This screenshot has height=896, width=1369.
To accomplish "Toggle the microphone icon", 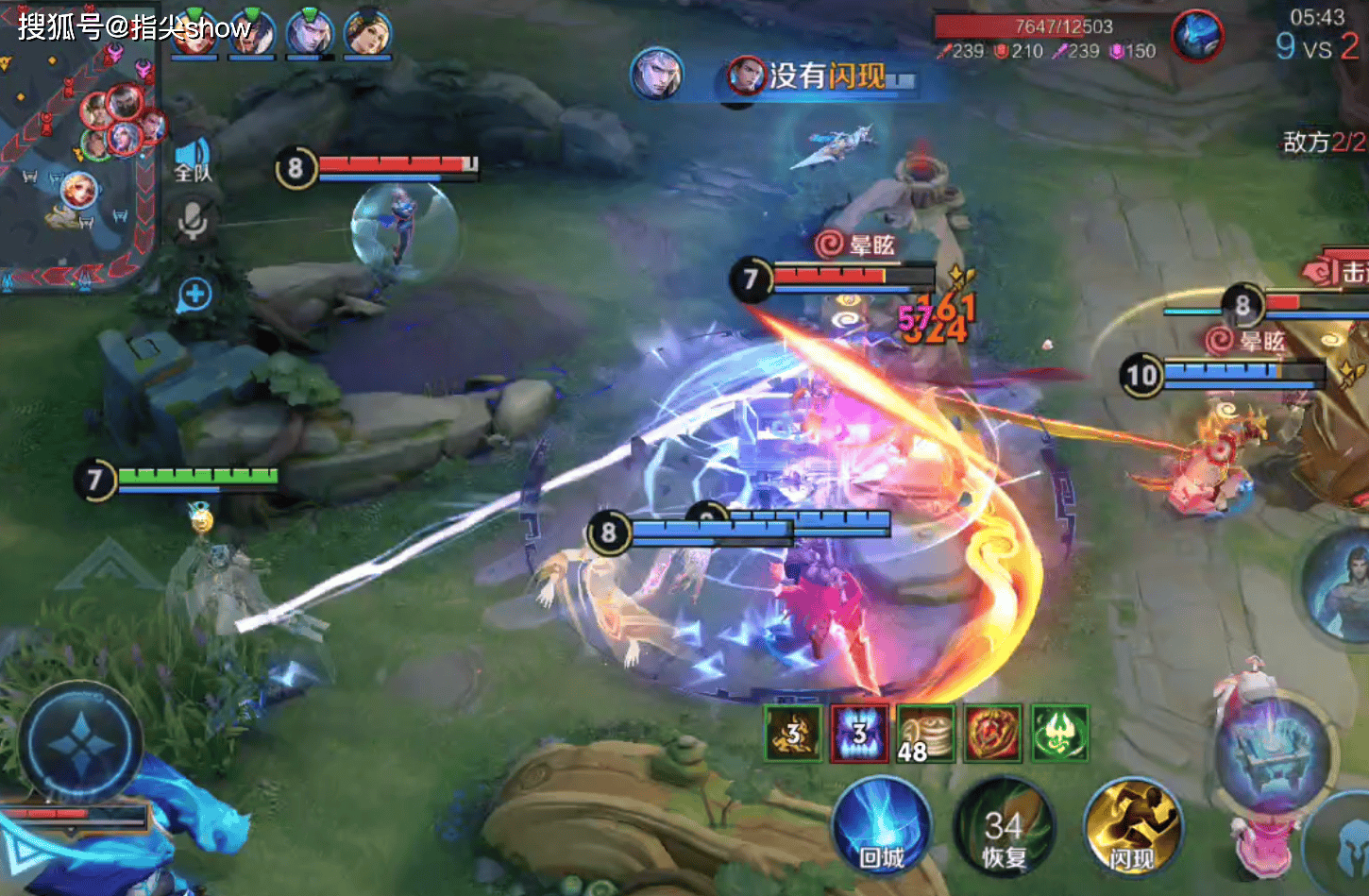I will (194, 221).
